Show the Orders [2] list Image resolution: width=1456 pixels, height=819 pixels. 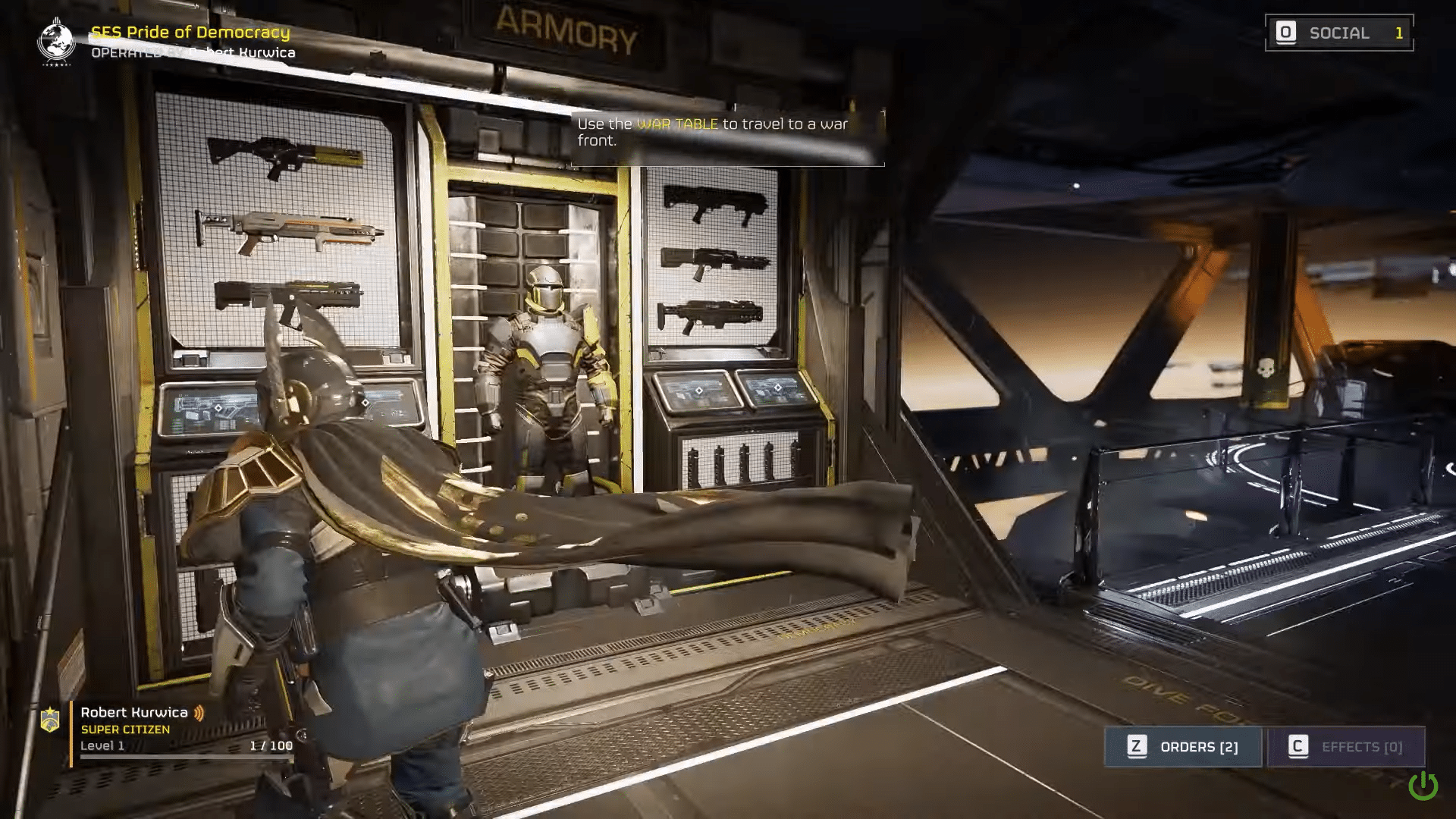(x=1183, y=747)
